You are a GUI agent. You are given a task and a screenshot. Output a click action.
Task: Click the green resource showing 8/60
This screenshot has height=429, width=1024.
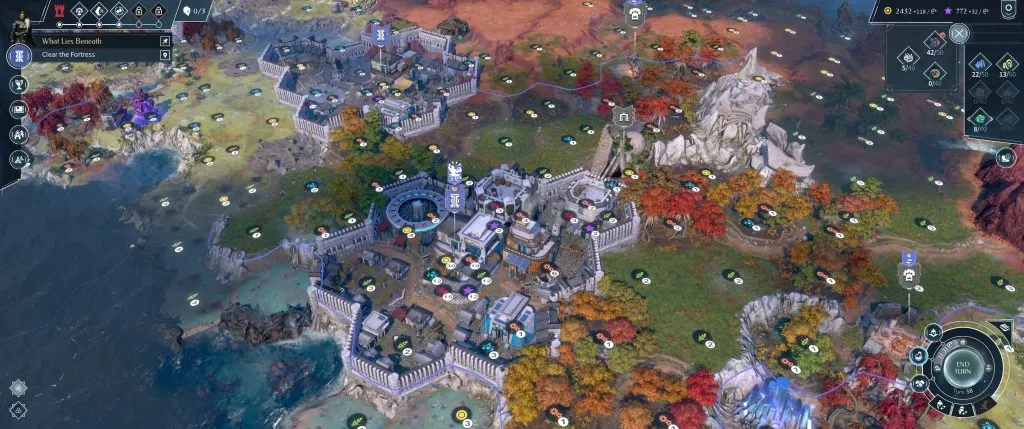tap(980, 118)
